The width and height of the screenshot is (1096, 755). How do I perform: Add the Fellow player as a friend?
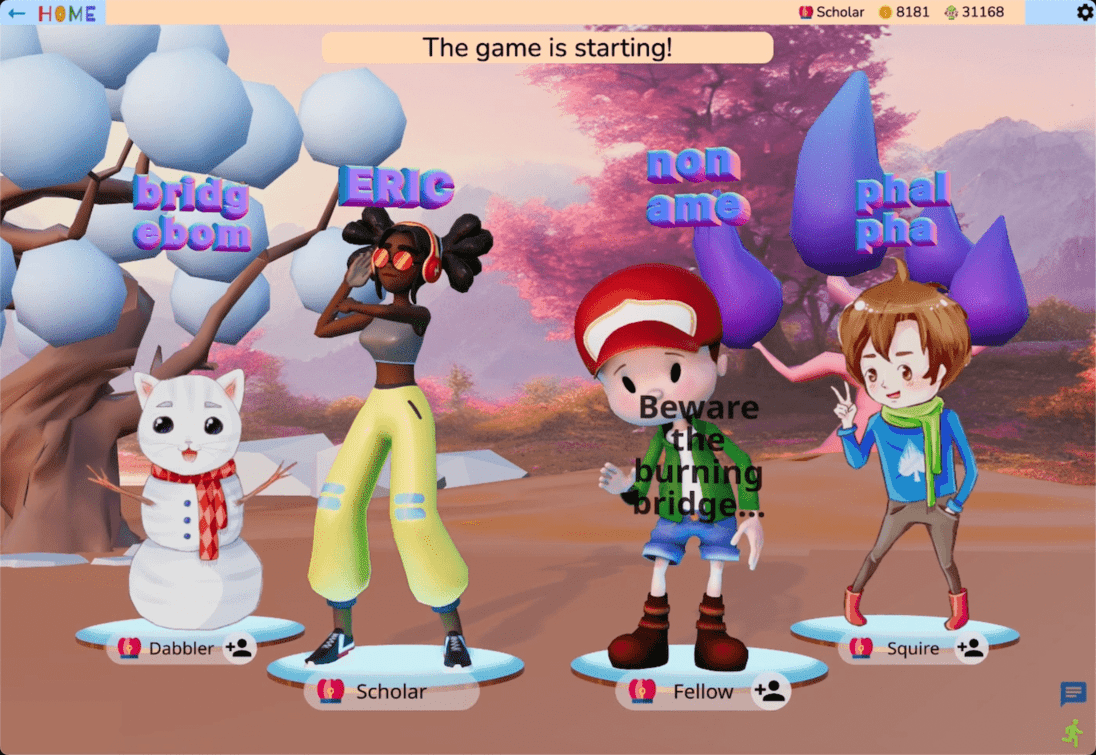tap(769, 690)
